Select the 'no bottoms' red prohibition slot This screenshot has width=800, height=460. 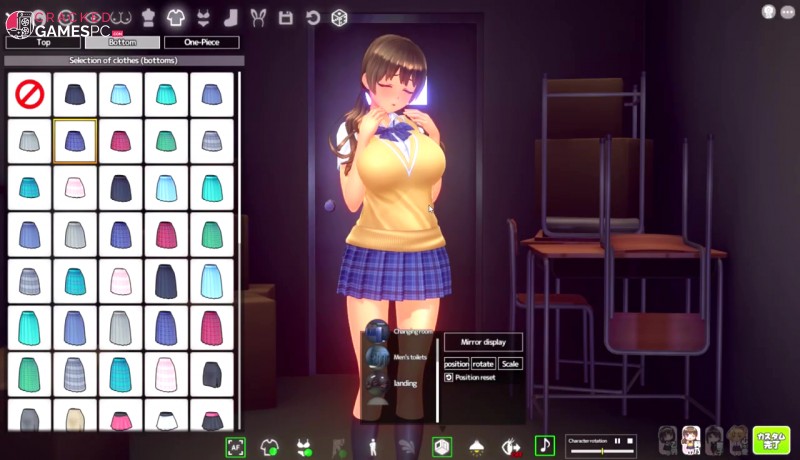[30, 94]
